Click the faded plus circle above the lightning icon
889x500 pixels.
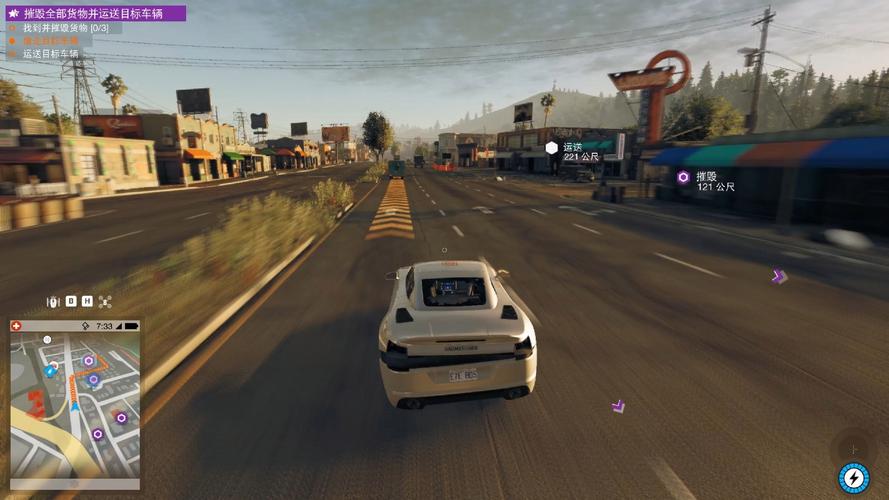pos(852,447)
